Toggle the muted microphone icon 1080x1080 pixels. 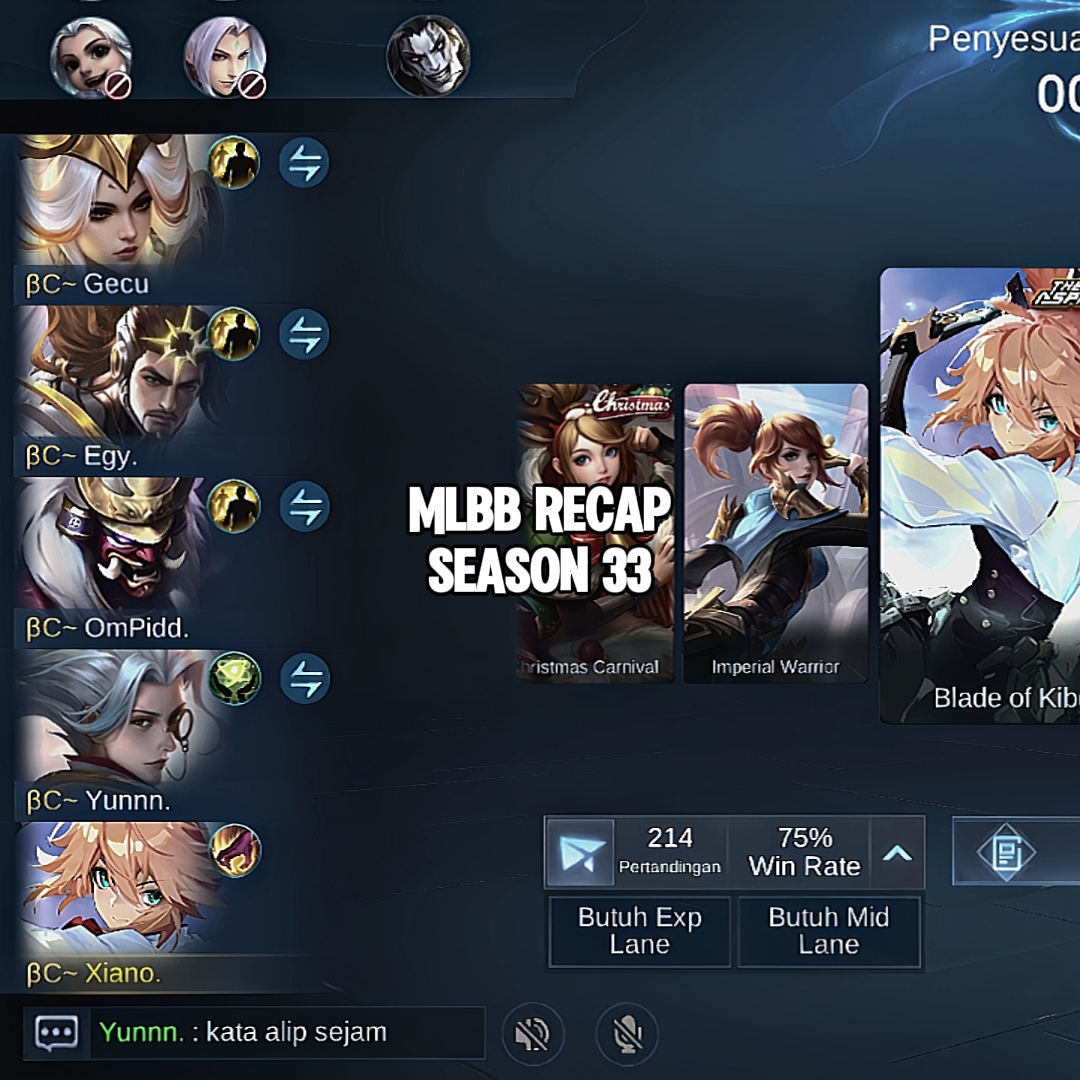pyautogui.click(x=627, y=1034)
